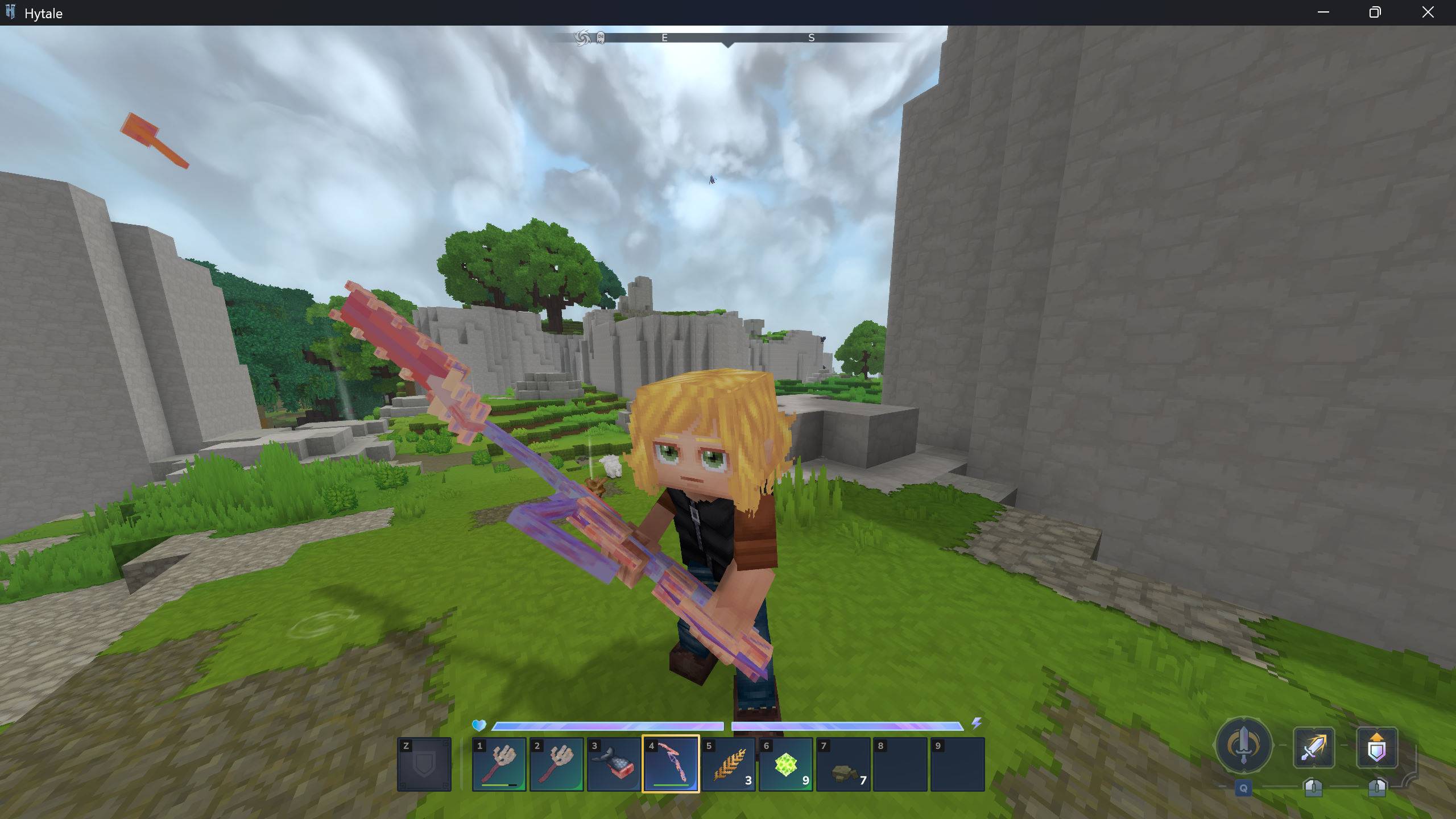Restore down the Hytale window

1375,13
